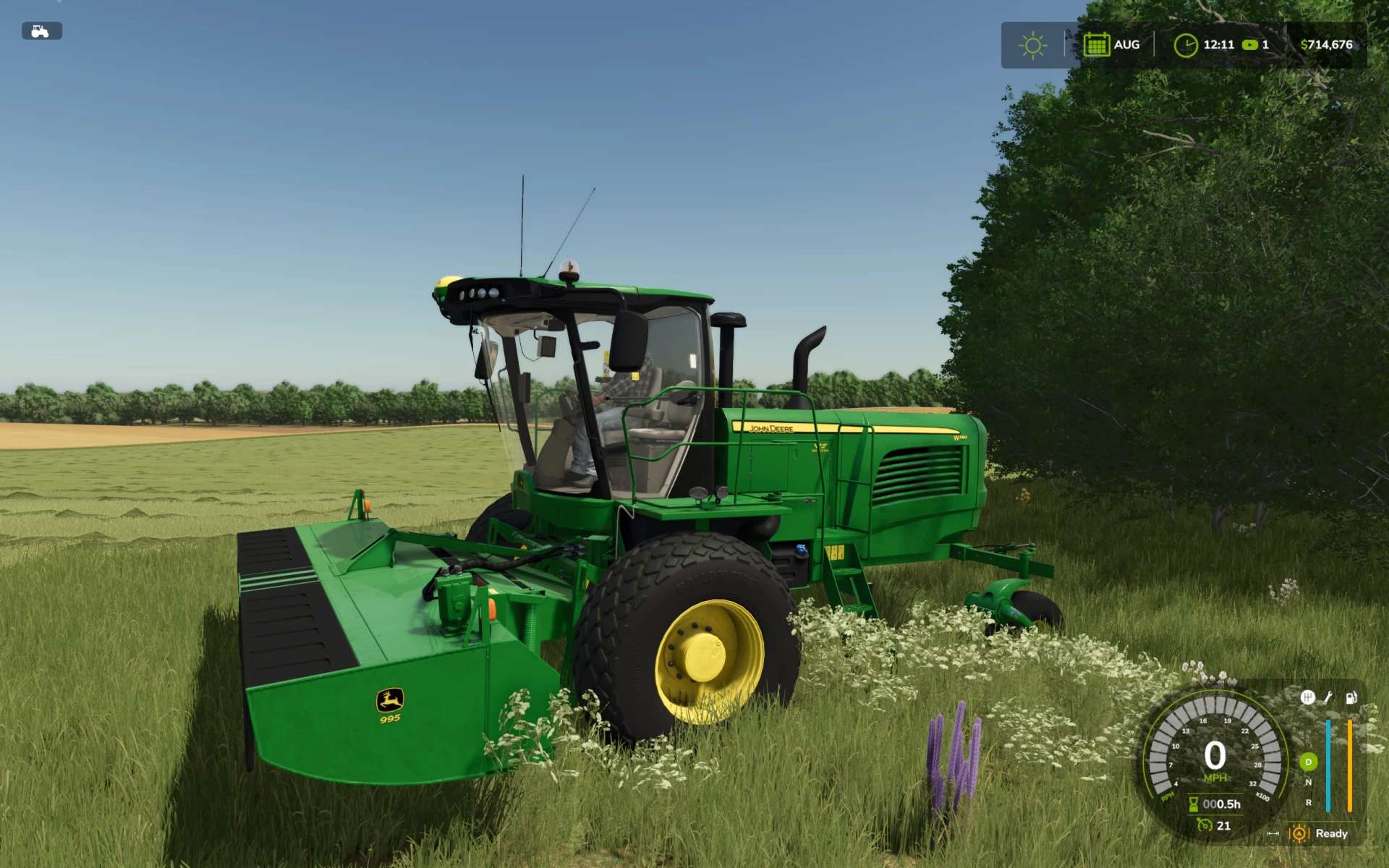Screen dimensions: 1389x868
Task: Activate the orange steering assist Ready icon
Action: coord(1299,833)
